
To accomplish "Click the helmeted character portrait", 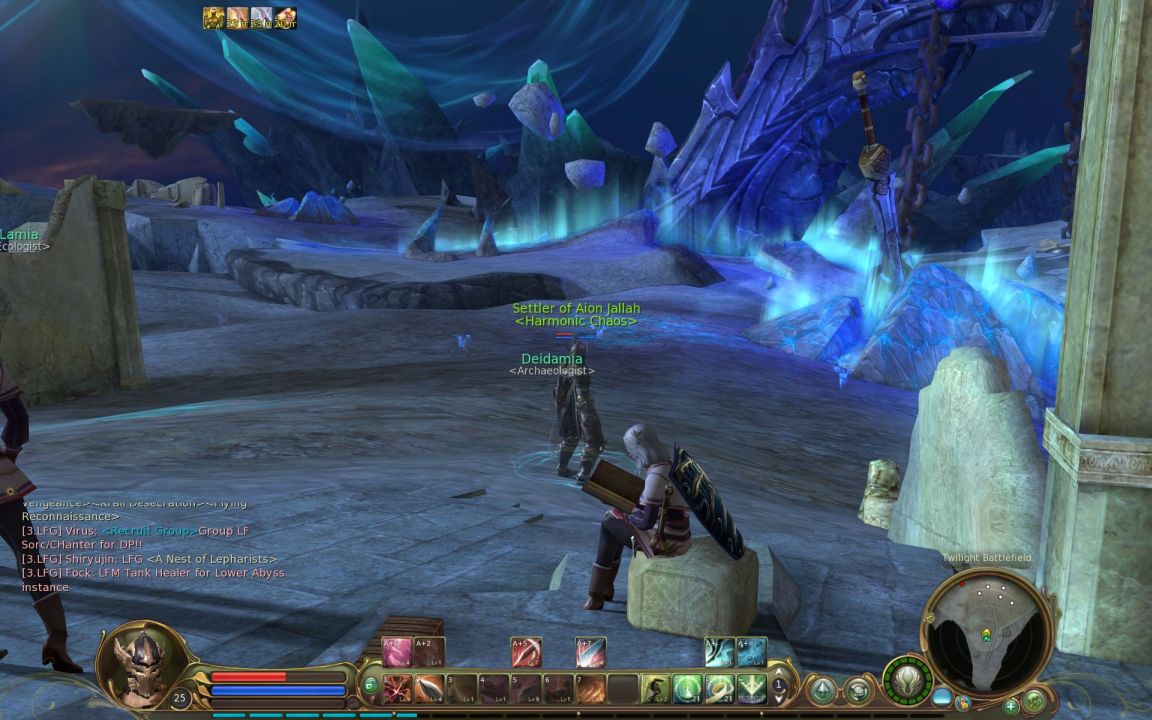I will pos(141,665).
